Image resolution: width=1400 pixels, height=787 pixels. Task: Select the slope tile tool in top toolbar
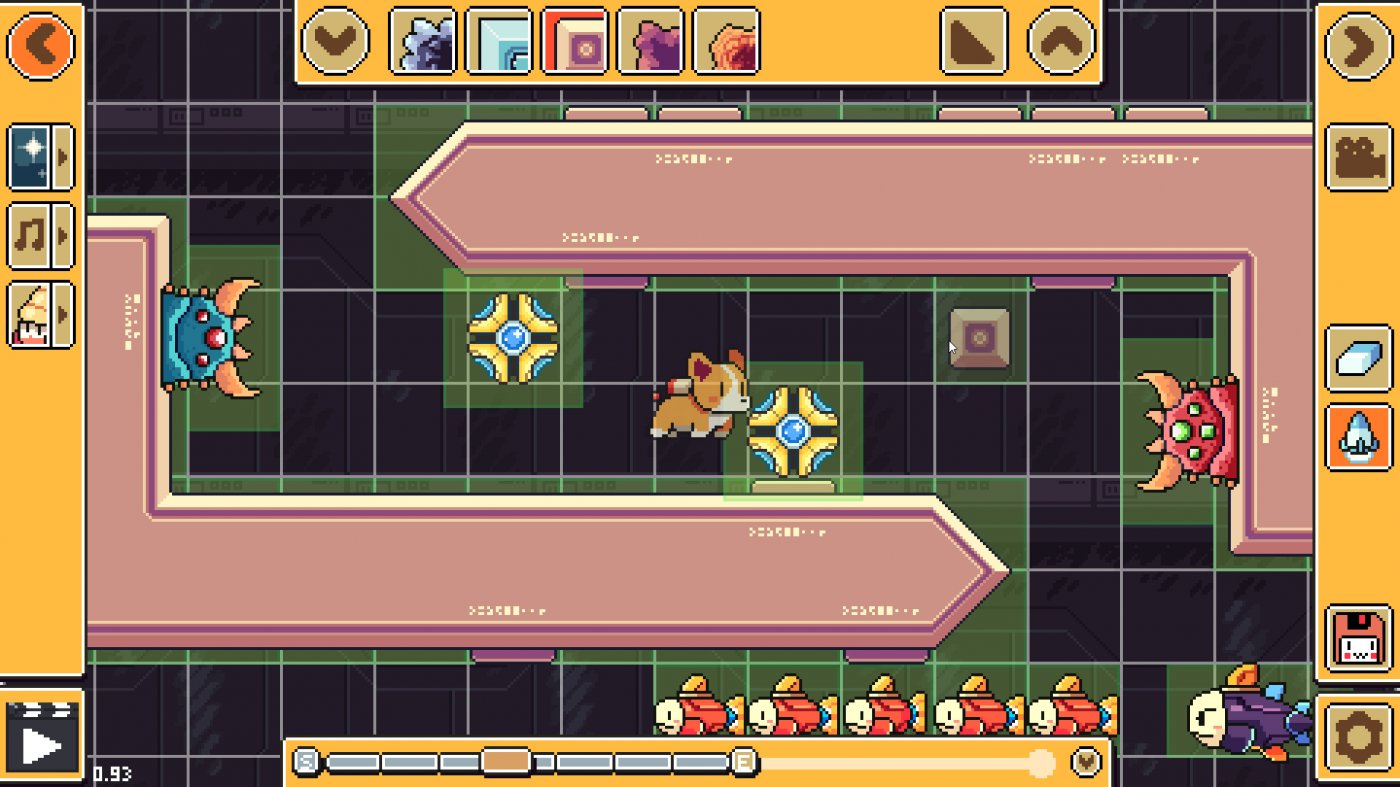pos(975,40)
